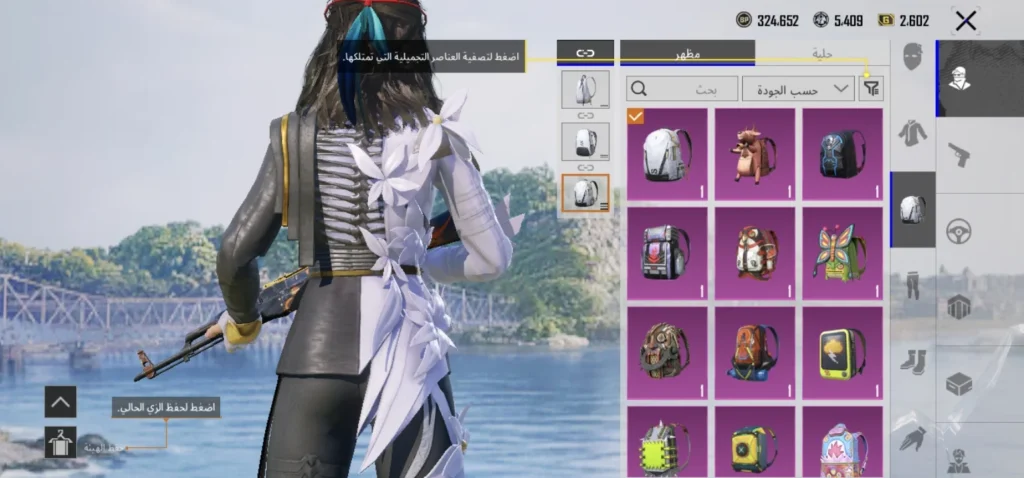Viewport: 1024px width, 478px height.
Task: Pick the yellow lightning screen backpack
Action: (x=842, y=352)
